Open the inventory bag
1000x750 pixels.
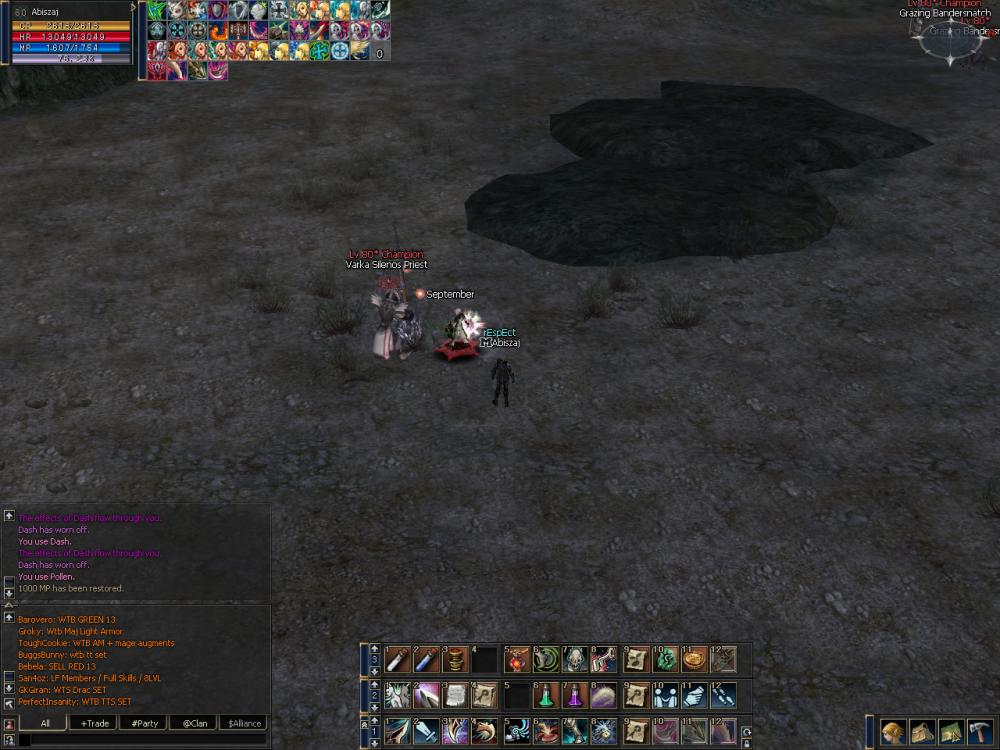click(922, 732)
